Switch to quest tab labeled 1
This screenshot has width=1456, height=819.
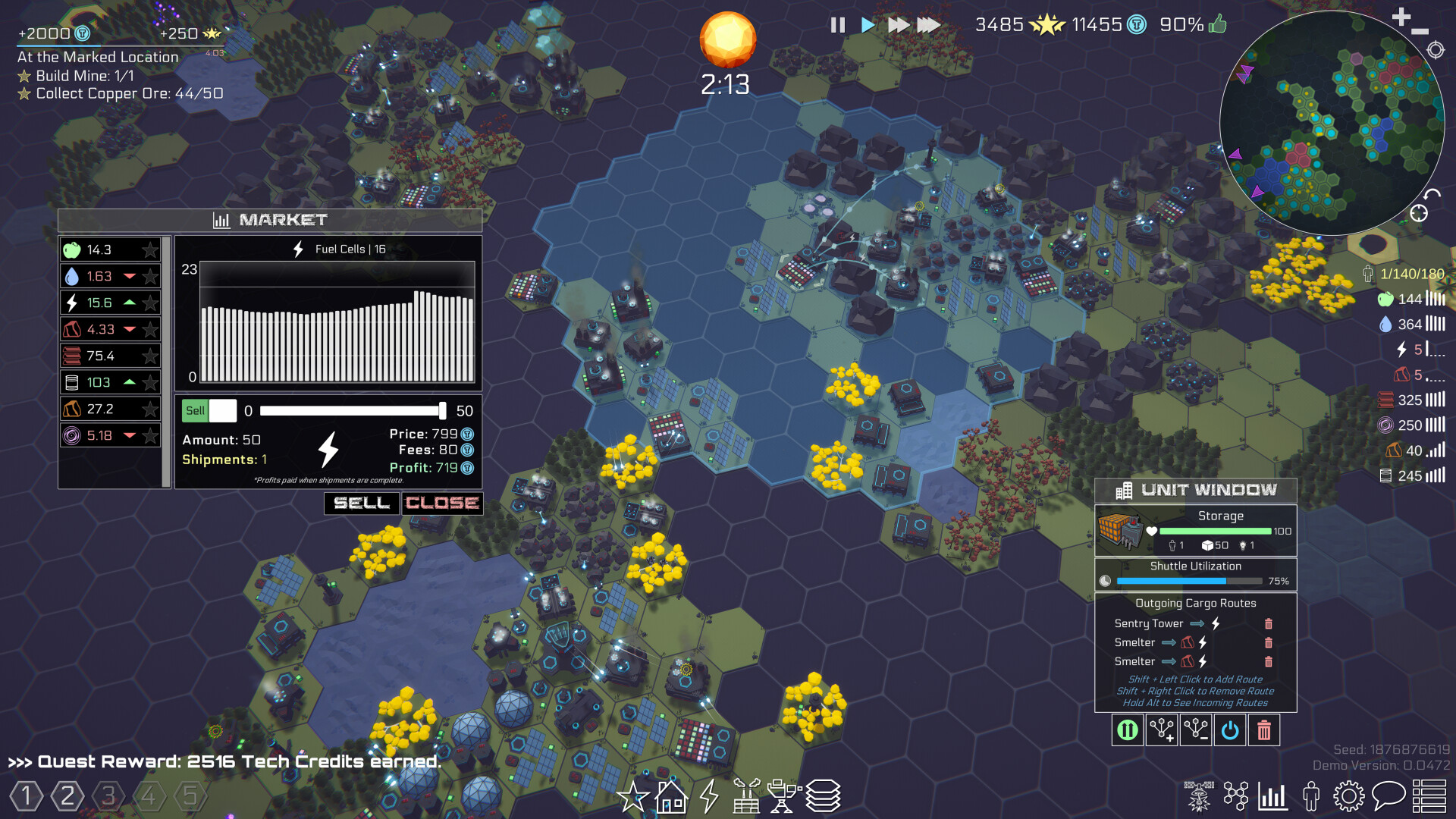pos(25,795)
